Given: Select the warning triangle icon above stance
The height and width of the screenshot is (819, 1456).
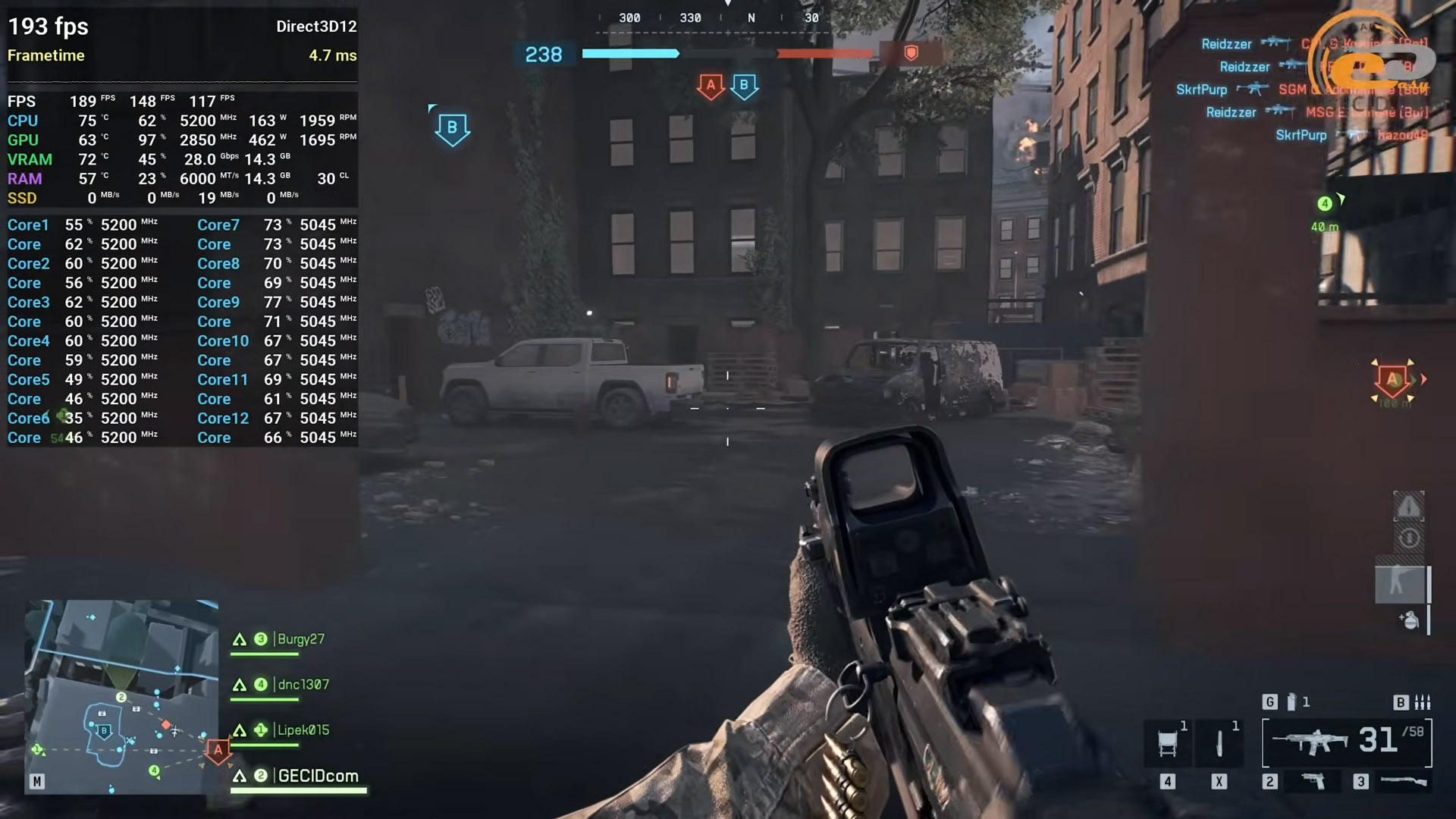Looking at the screenshot, I should (x=1409, y=507).
